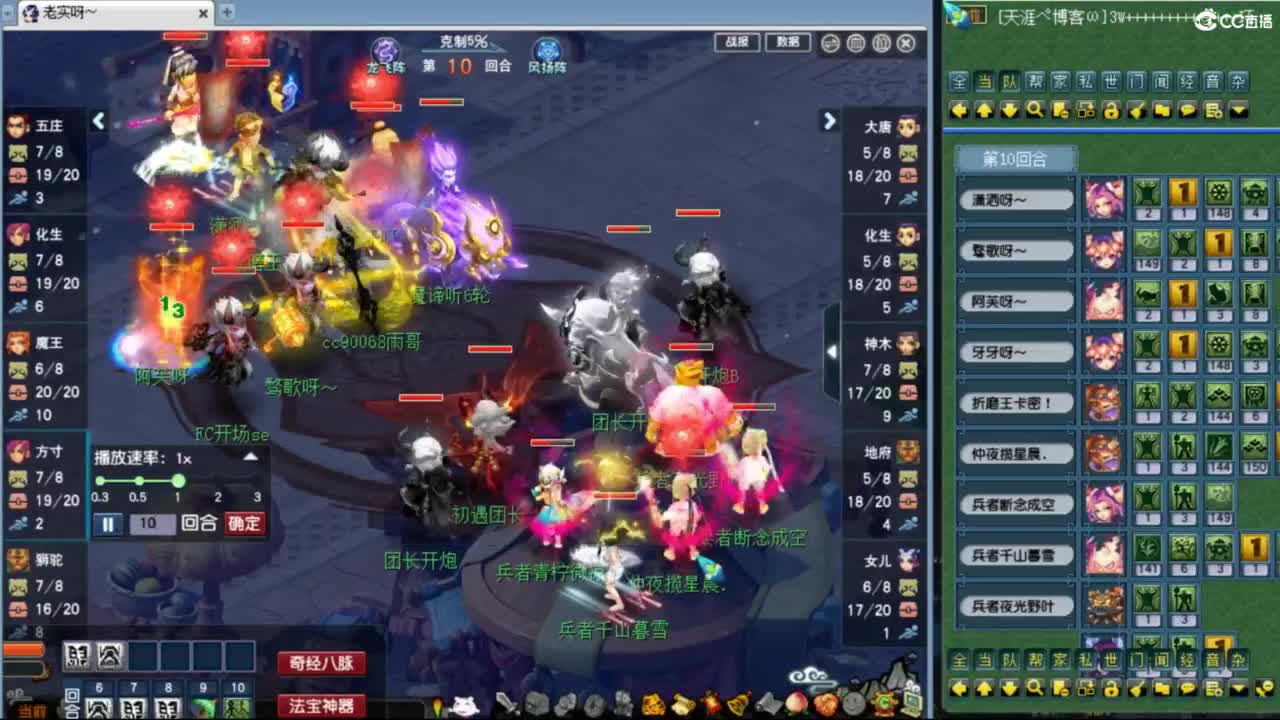The width and height of the screenshot is (1280, 720).
Task: Toggle the chat lock padlock icon
Action: pyautogui.click(x=1113, y=110)
